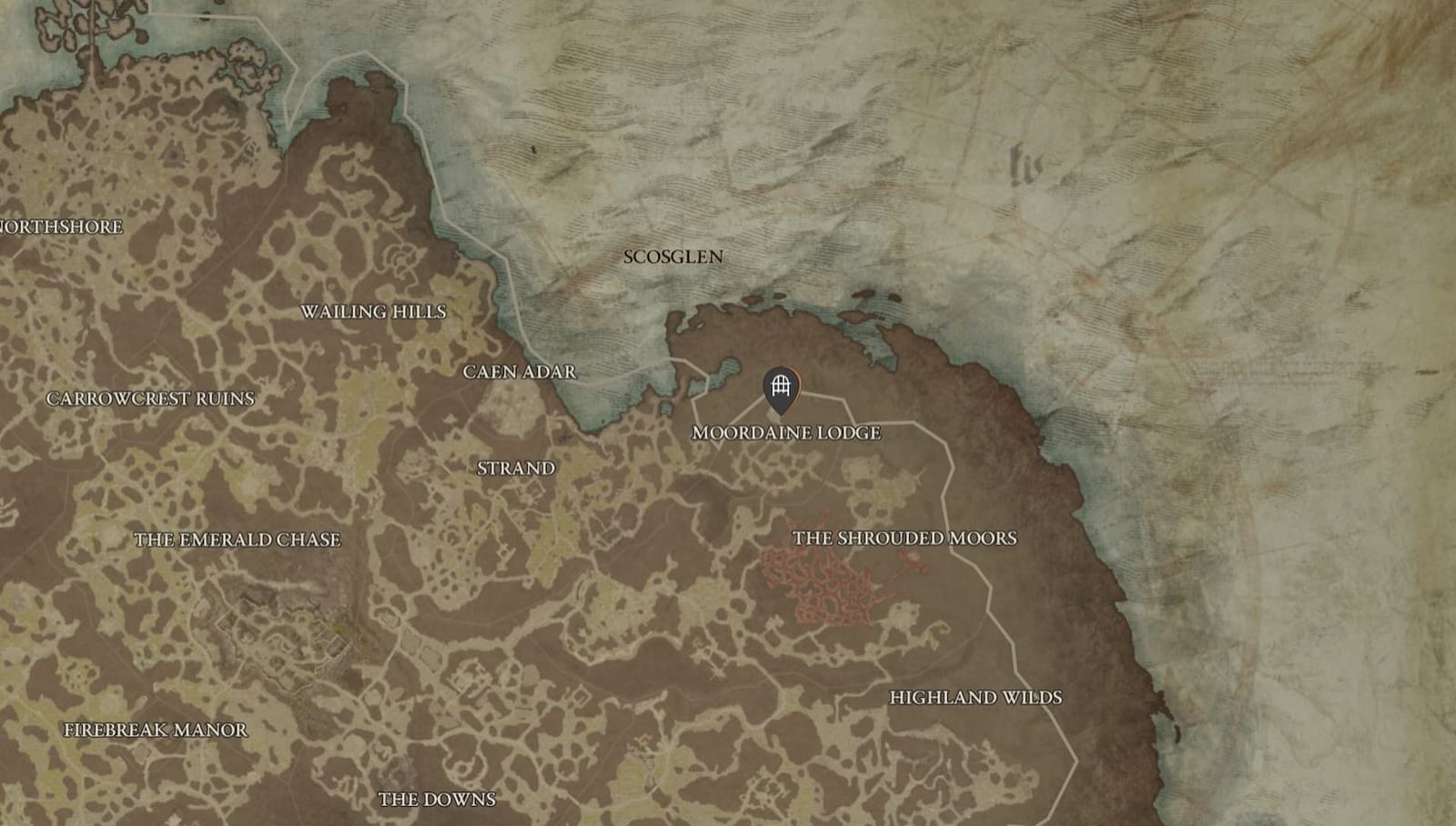Select the Strand subzone label
The height and width of the screenshot is (826, 1456).
pos(515,469)
